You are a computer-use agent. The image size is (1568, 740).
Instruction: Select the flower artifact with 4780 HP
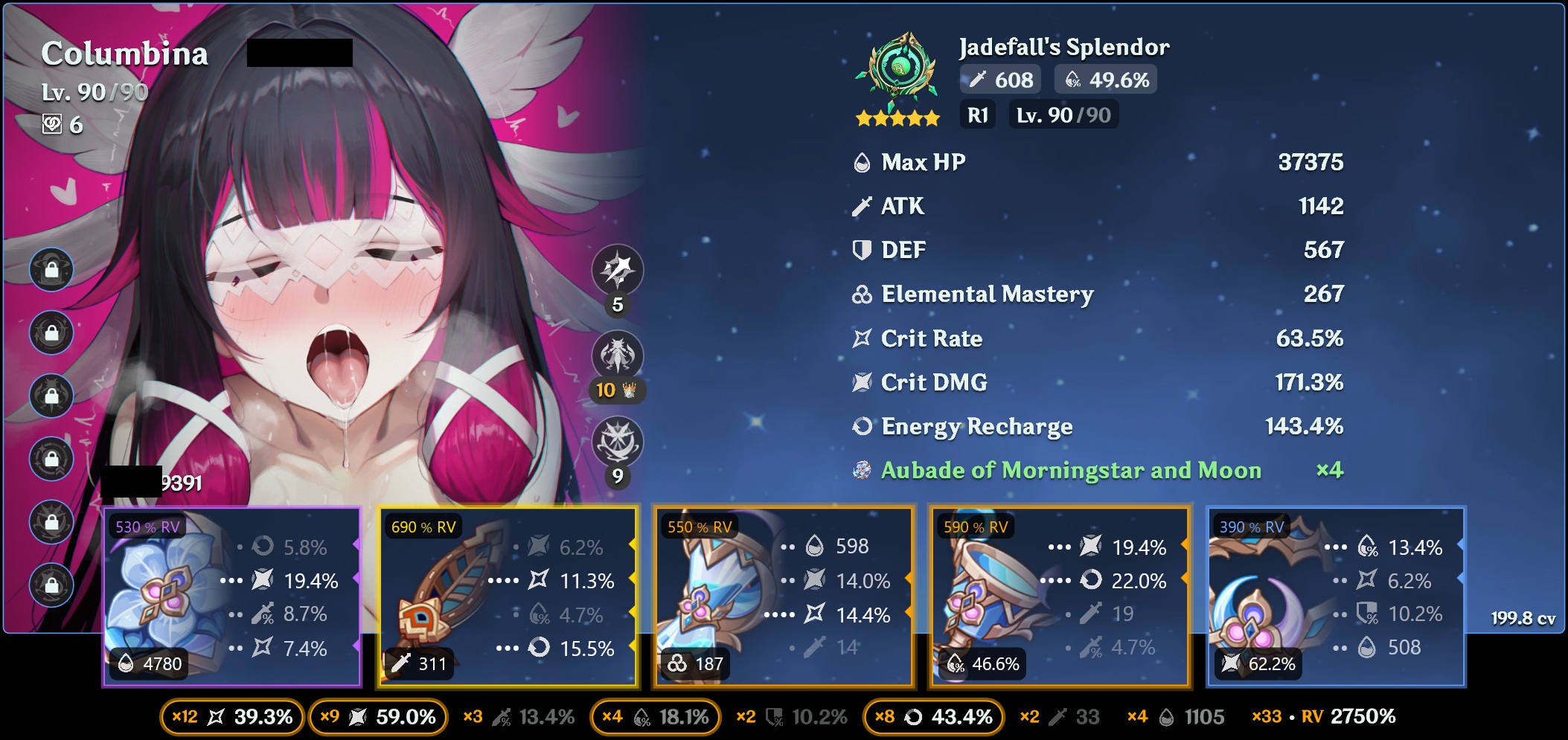click(x=231, y=596)
